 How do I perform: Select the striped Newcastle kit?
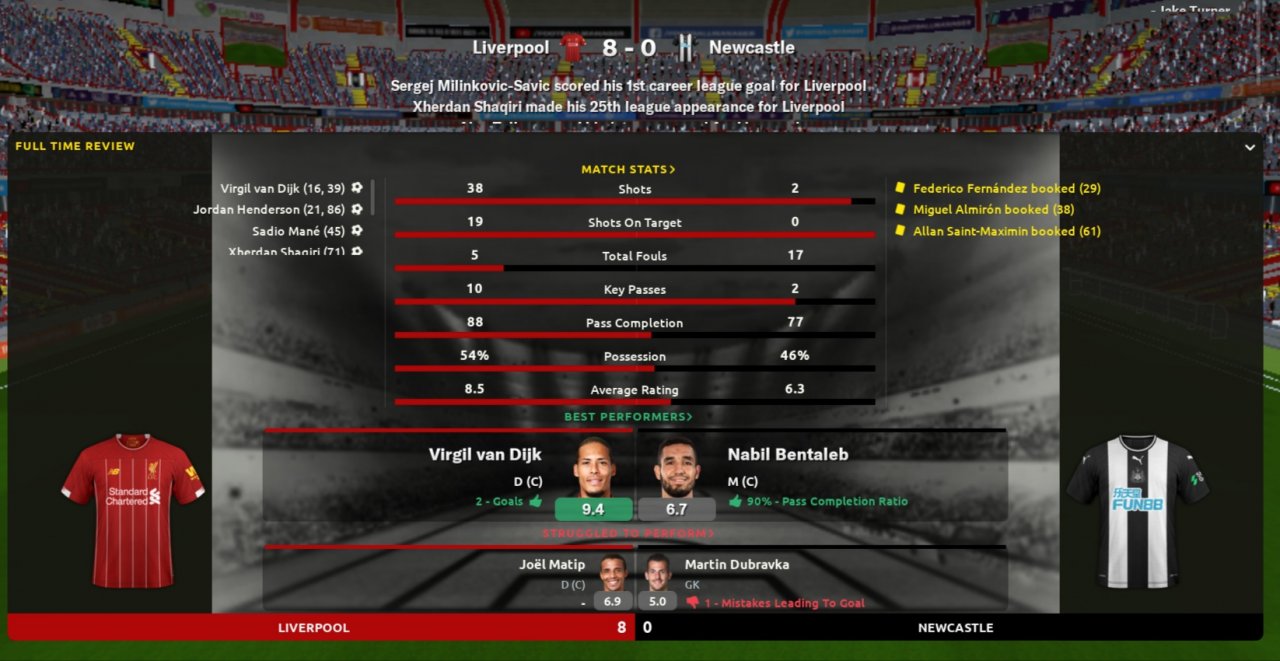1137,510
